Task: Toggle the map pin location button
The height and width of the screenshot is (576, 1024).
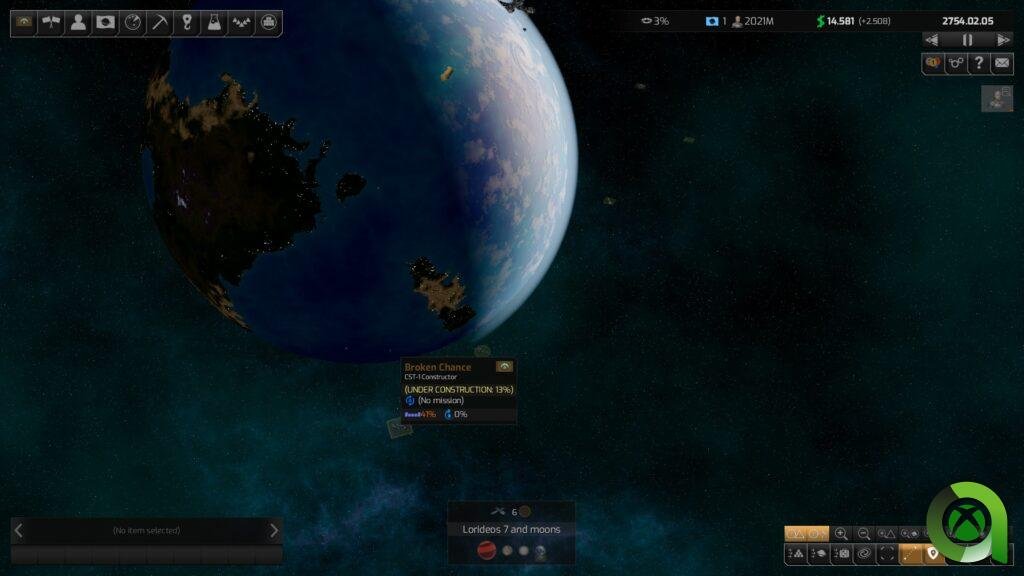Action: (x=933, y=553)
